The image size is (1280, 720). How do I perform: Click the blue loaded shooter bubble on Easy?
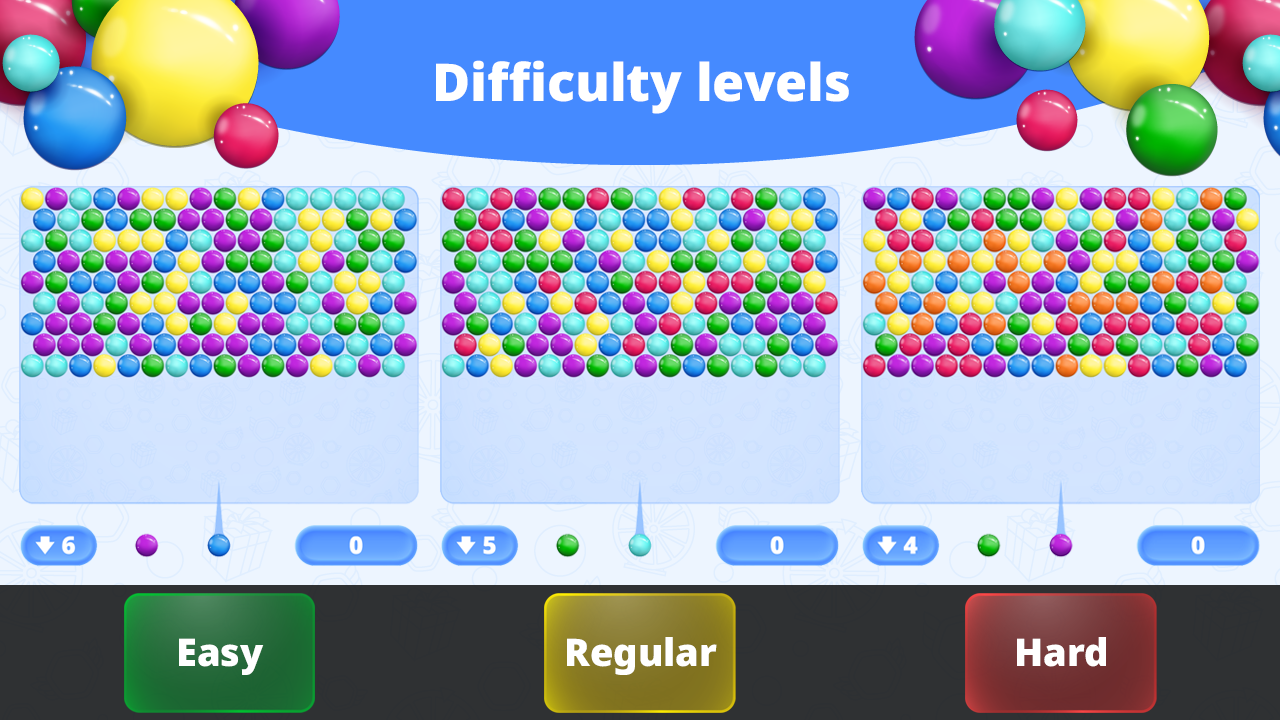219,545
